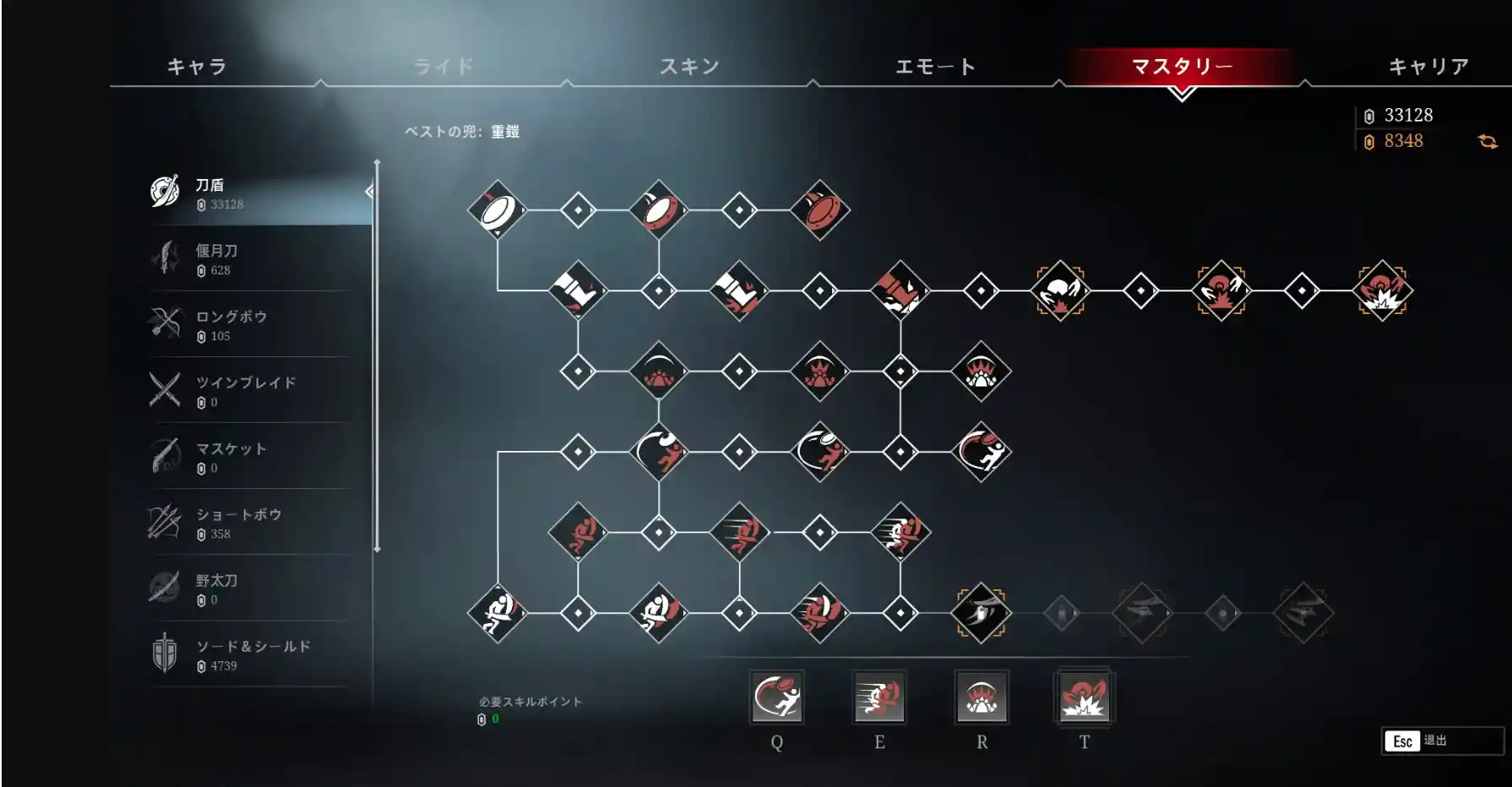Image resolution: width=1512 pixels, height=787 pixels.
Task: Click the first white shield node in the tree
Action: tap(499, 210)
